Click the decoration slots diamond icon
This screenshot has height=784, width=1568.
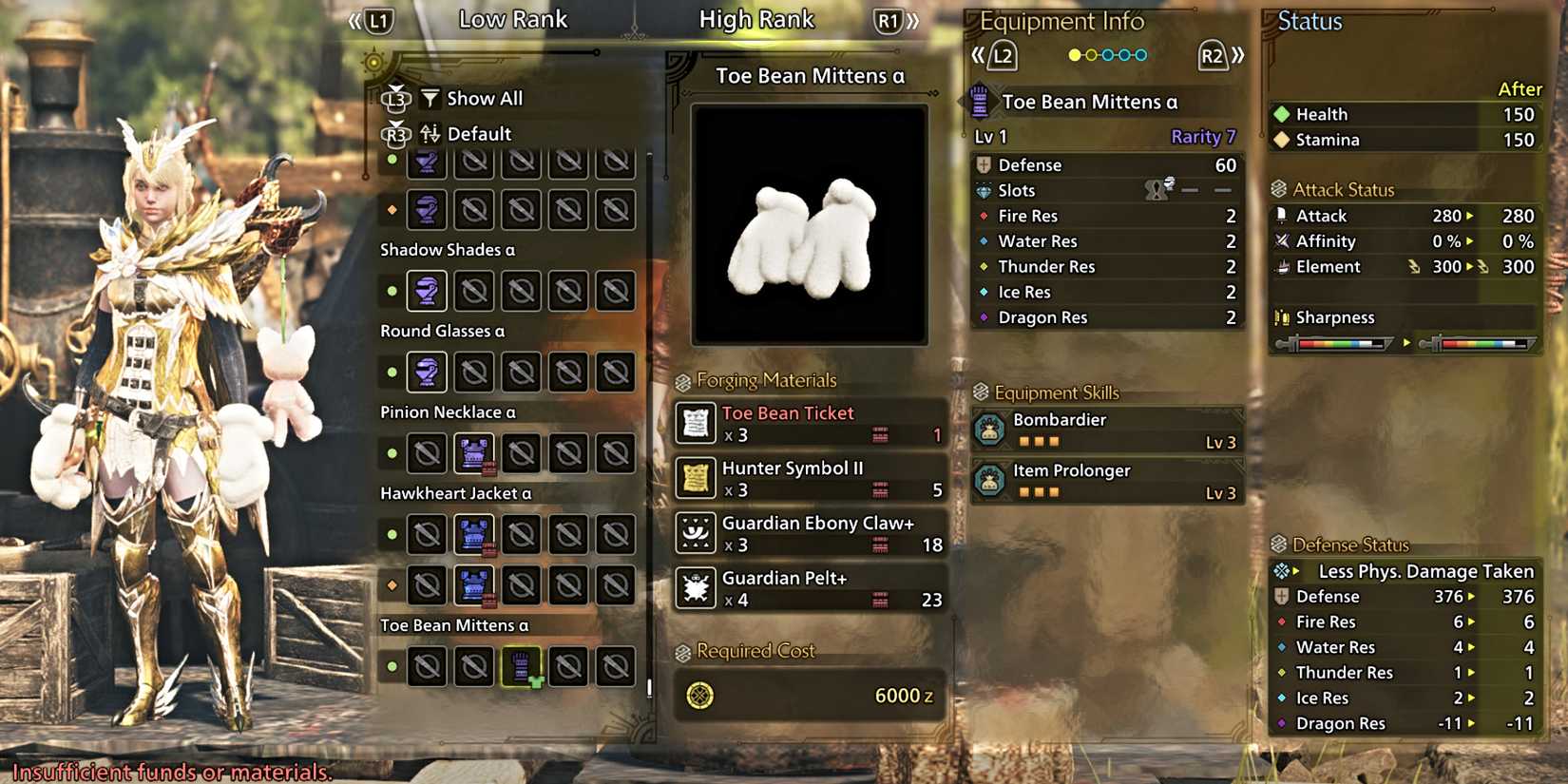click(x=983, y=190)
